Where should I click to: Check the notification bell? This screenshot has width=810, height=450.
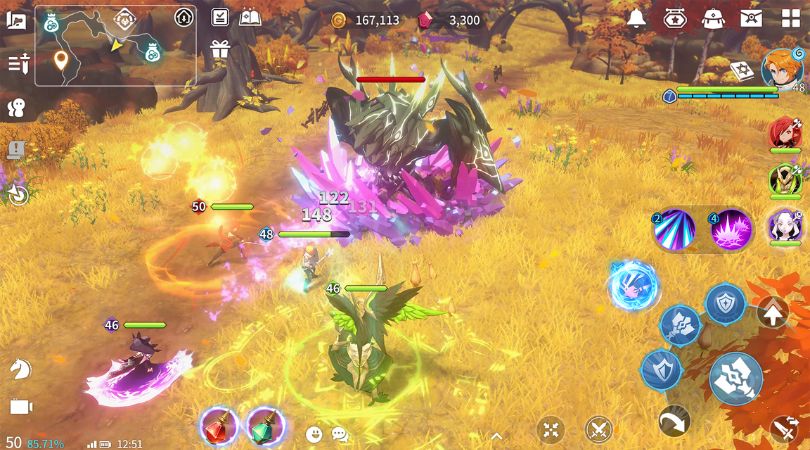coord(636,18)
